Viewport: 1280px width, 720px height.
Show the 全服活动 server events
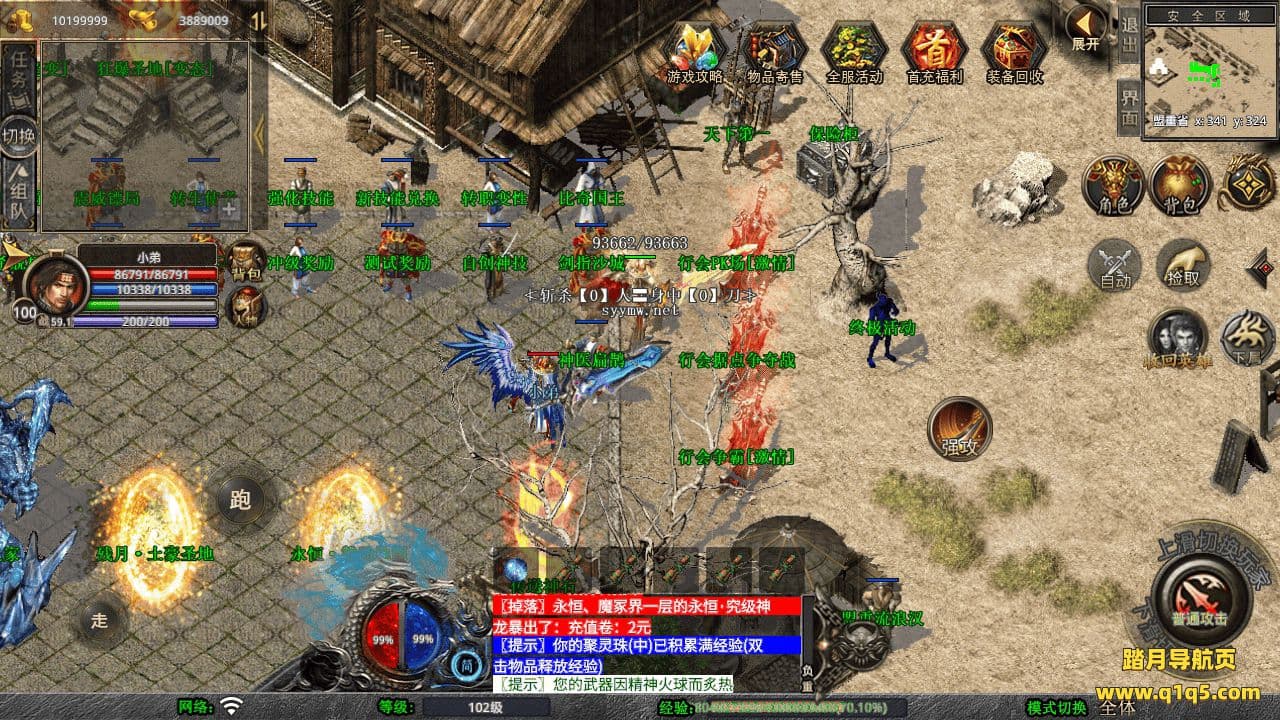click(853, 50)
